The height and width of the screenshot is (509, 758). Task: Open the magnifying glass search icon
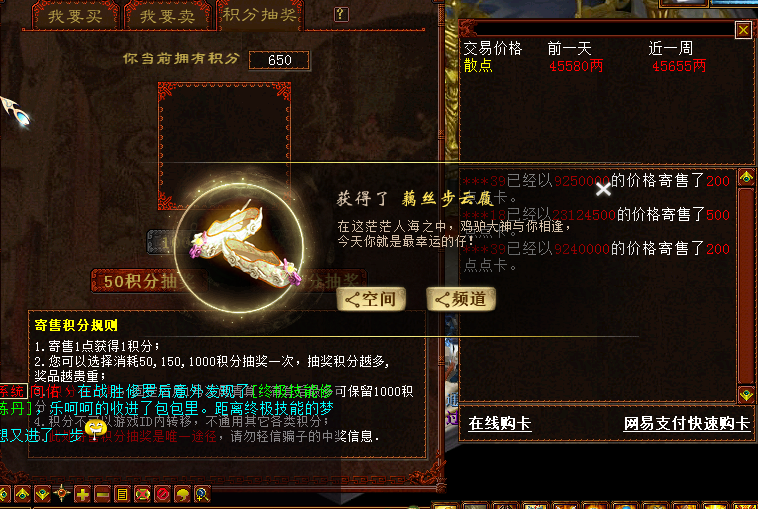202,494
